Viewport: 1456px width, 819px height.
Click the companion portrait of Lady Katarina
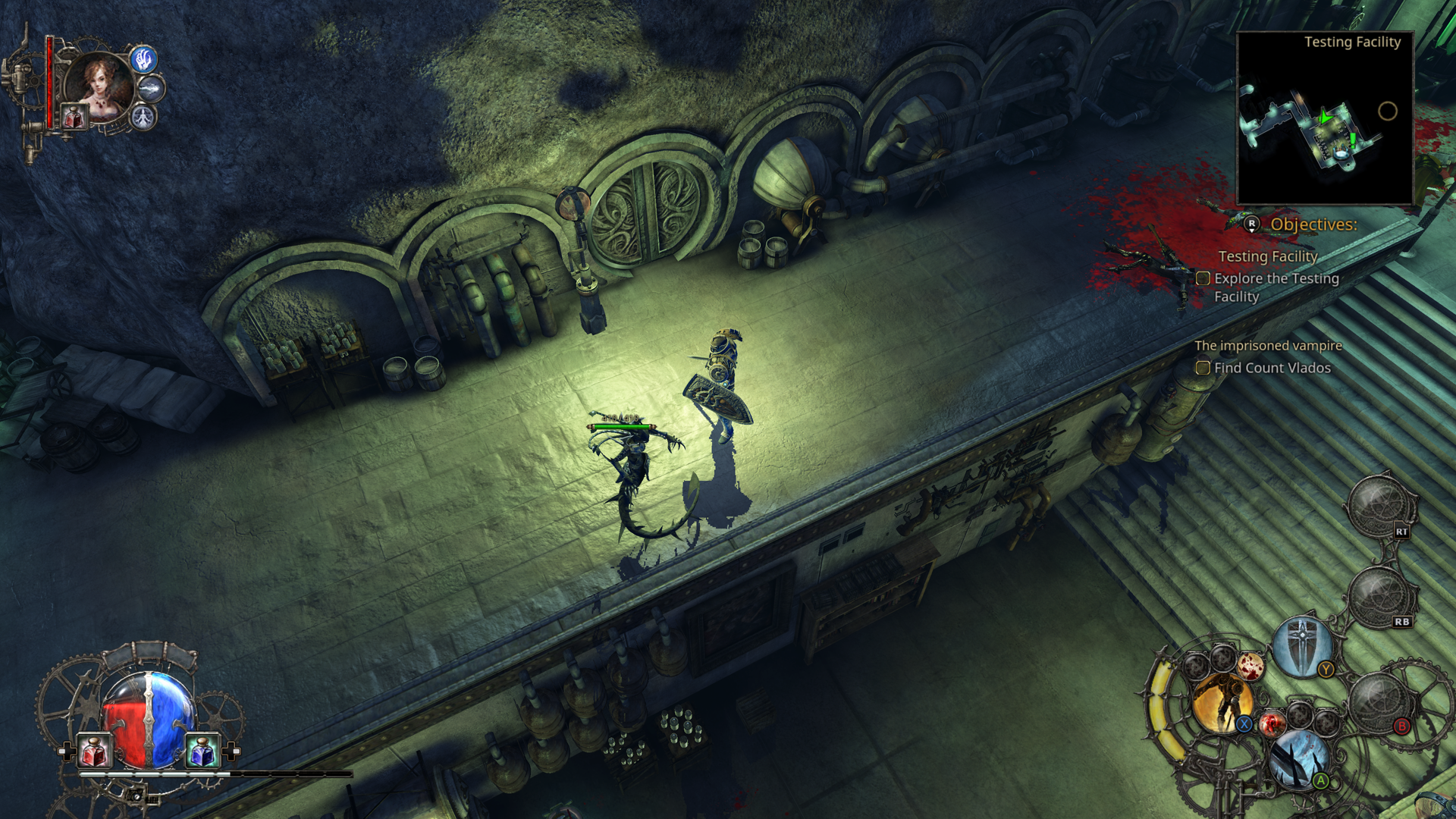pyautogui.click(x=99, y=85)
